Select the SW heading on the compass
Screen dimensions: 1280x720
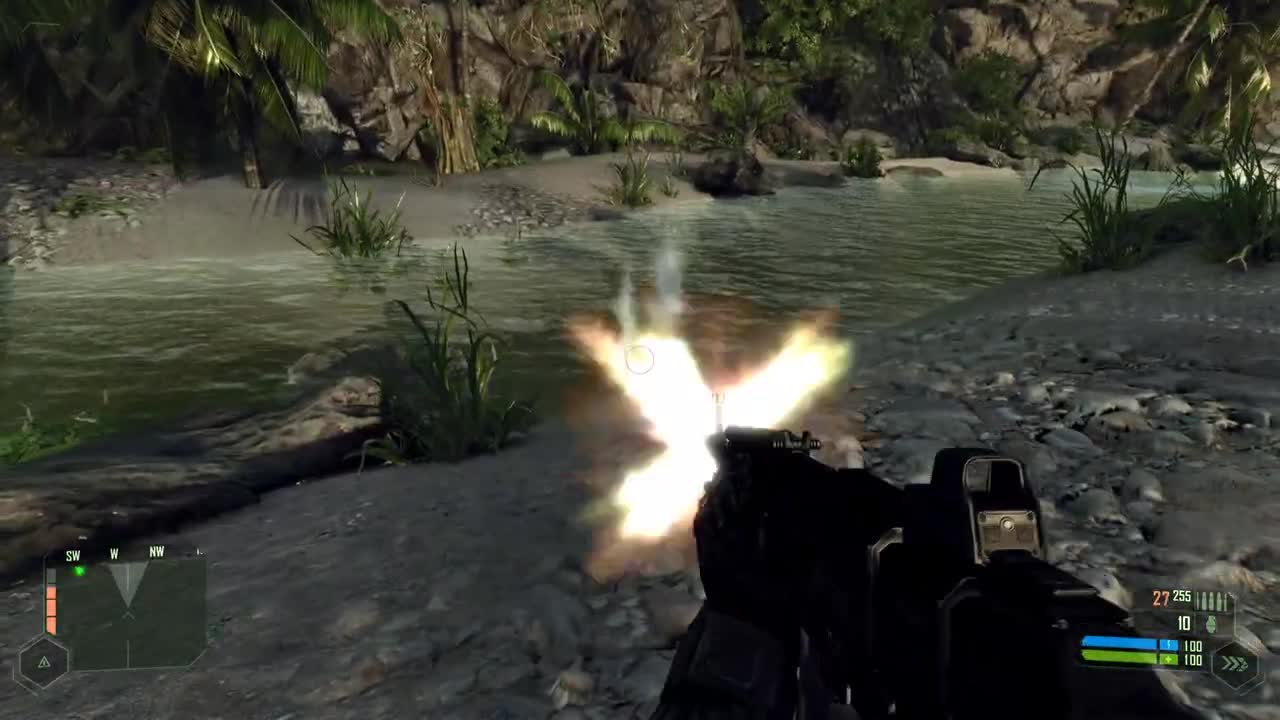[x=72, y=555]
